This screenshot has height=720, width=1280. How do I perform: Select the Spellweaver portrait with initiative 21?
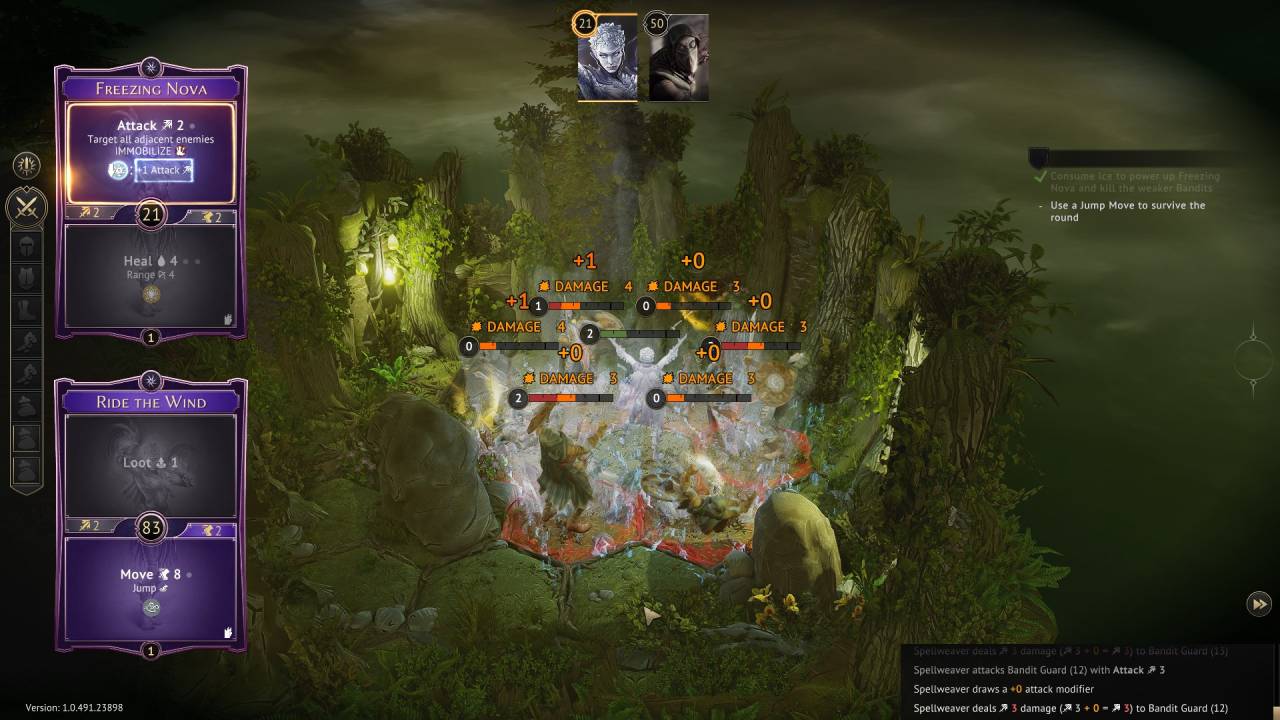[607, 58]
